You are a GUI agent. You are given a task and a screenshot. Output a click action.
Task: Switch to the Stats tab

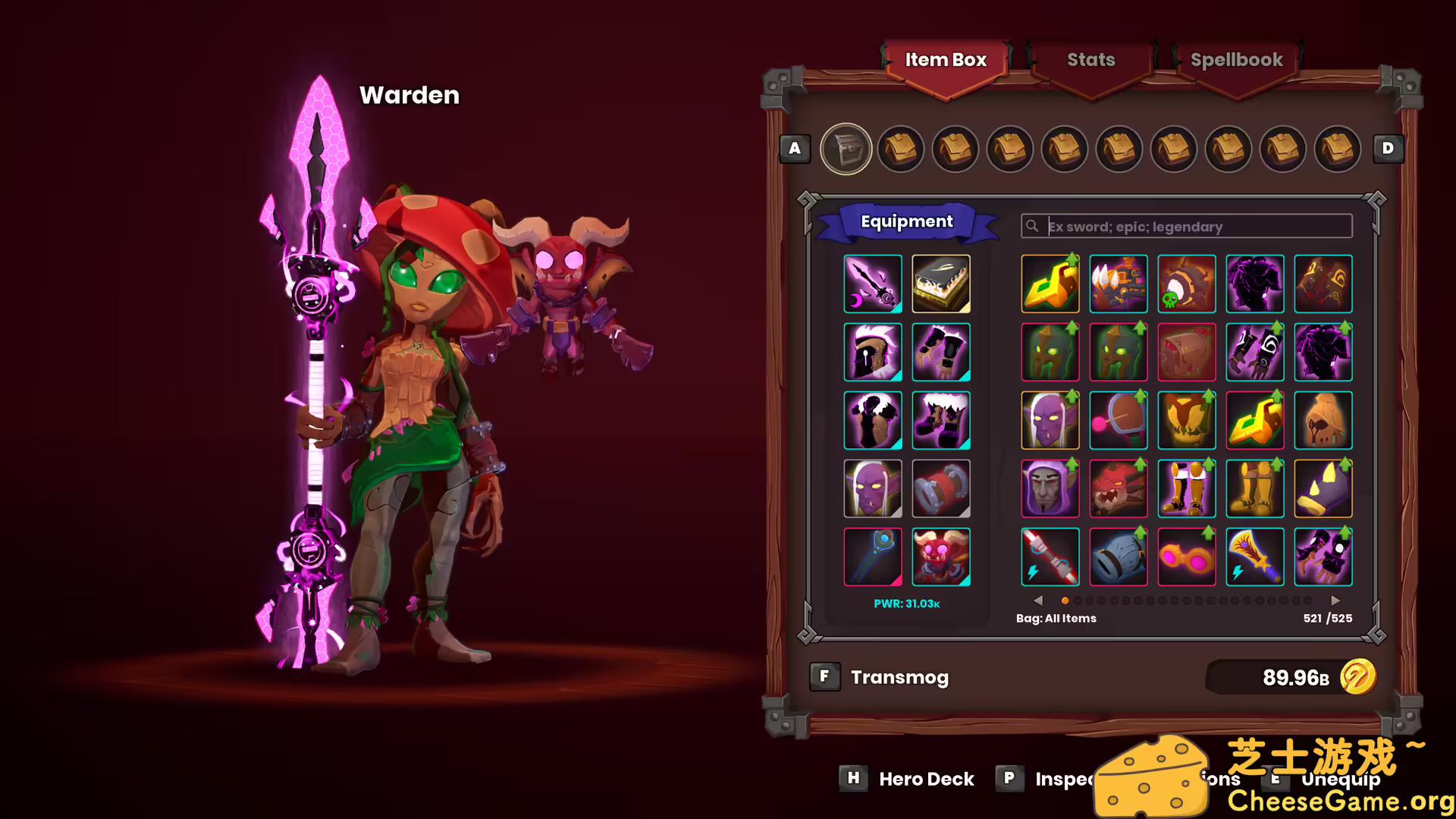tap(1090, 60)
